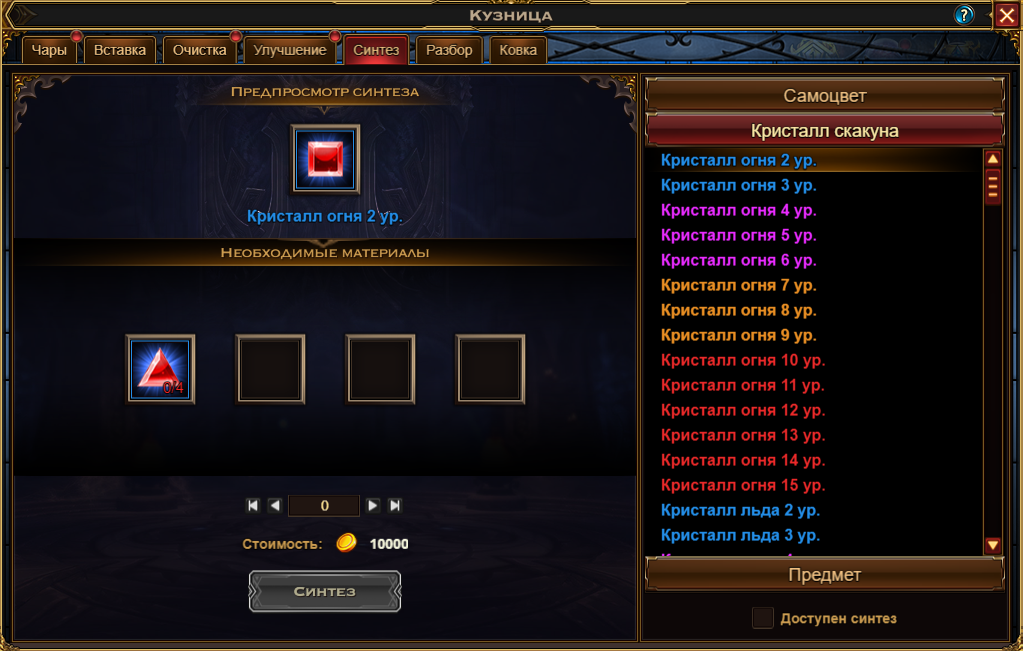Screen dimensions: 1023x651
Task: Pick Кристалл льда 2 ур. from list
Action: pyautogui.click(x=739, y=510)
